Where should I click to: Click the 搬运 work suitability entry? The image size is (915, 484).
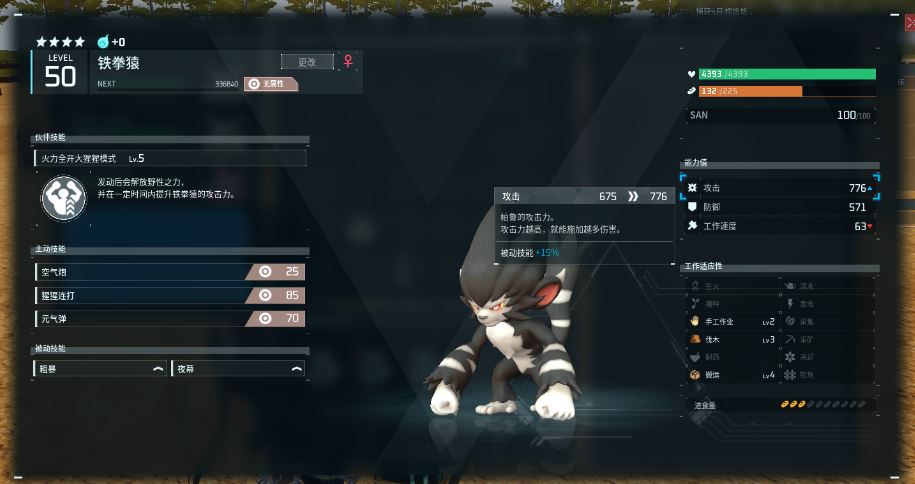coord(731,375)
